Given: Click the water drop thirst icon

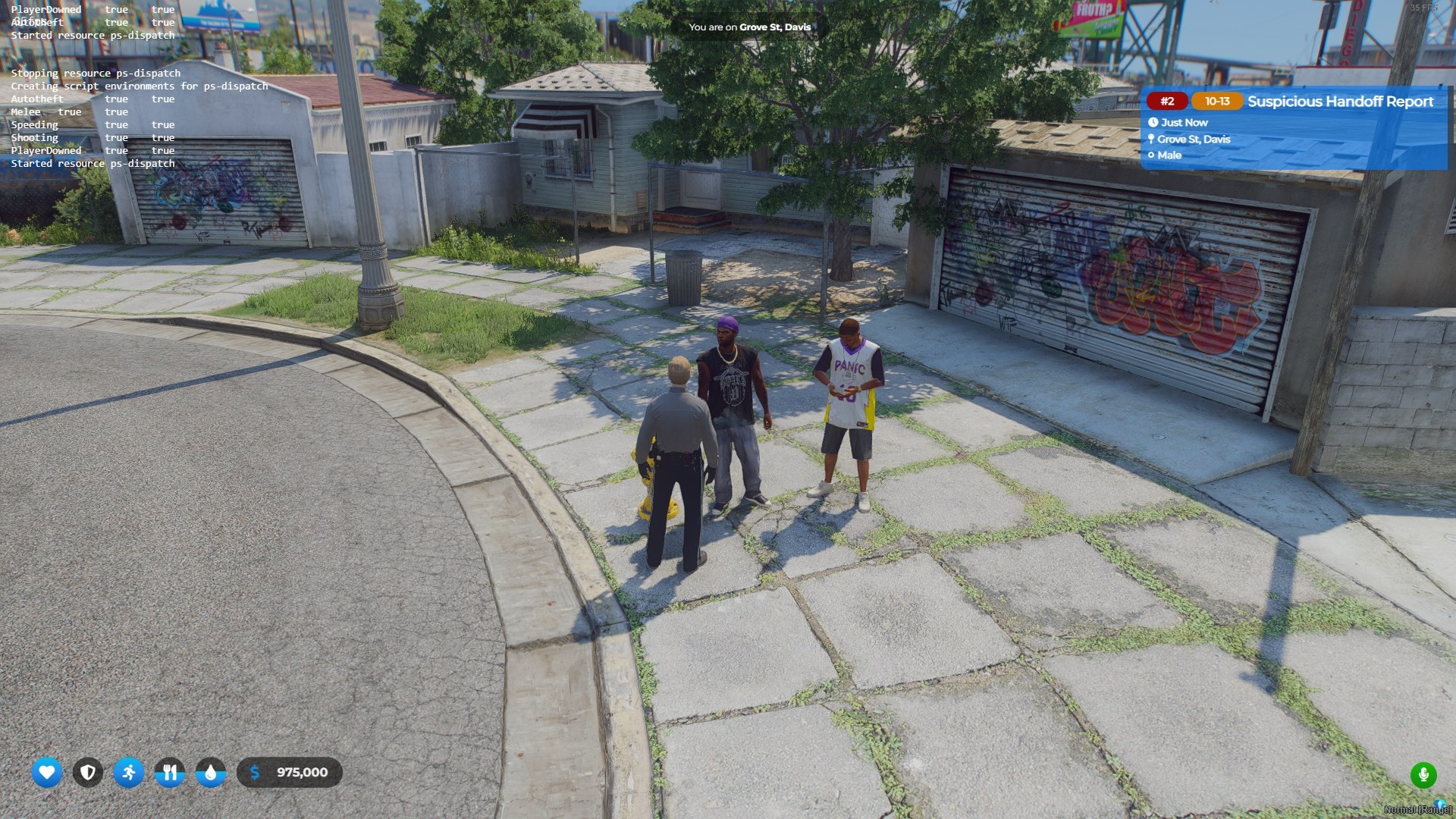Looking at the screenshot, I should 211,773.
